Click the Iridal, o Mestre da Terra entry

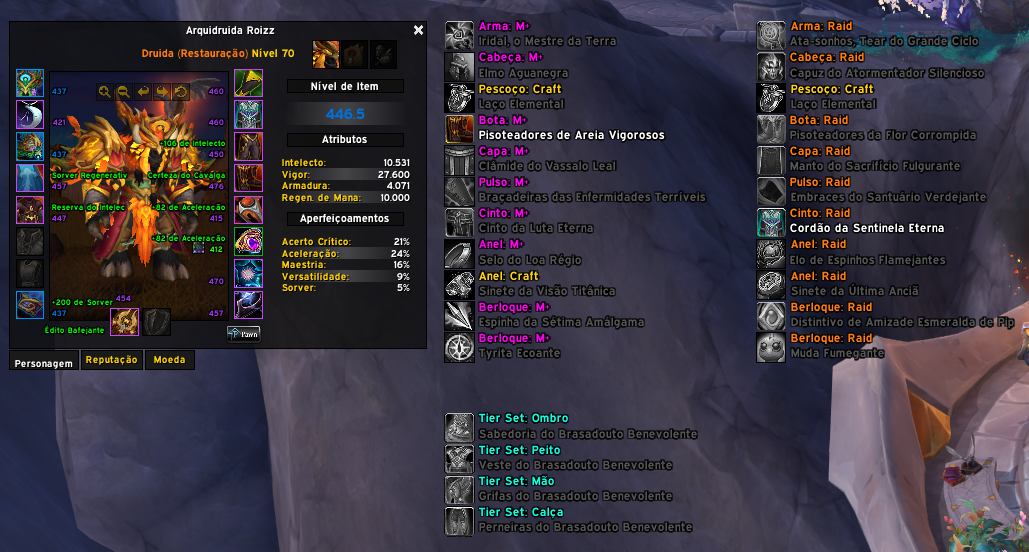[547, 42]
